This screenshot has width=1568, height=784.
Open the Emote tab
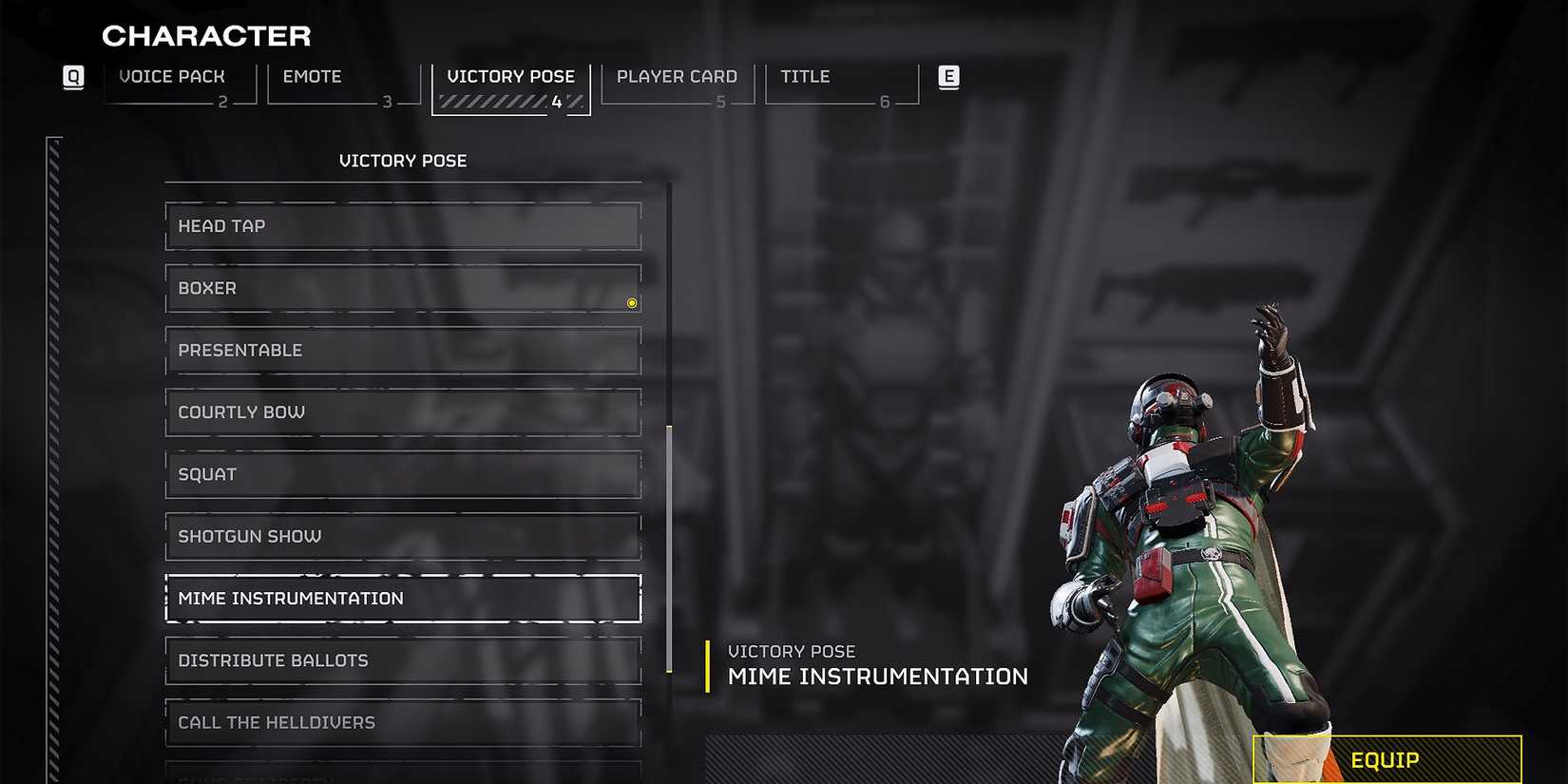point(312,76)
